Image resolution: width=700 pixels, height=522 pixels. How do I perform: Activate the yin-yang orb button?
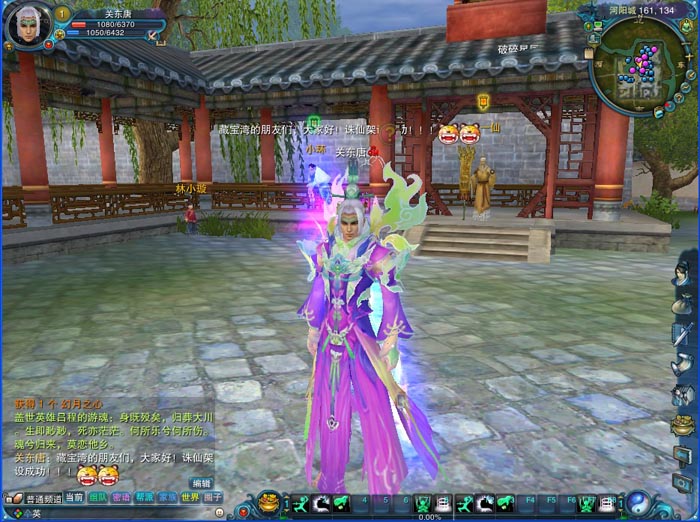coord(637,502)
